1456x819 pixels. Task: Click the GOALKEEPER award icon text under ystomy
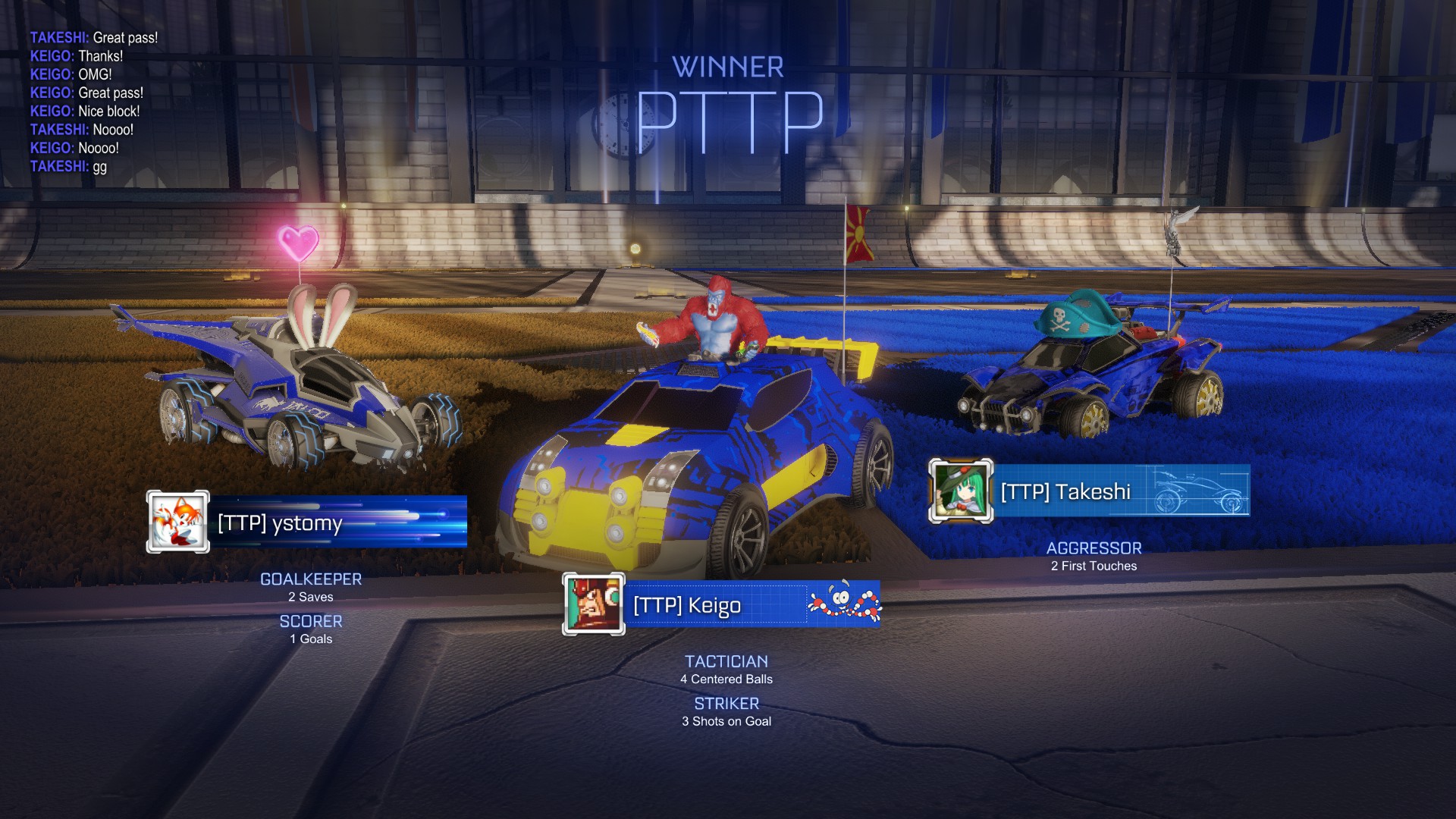pos(310,579)
